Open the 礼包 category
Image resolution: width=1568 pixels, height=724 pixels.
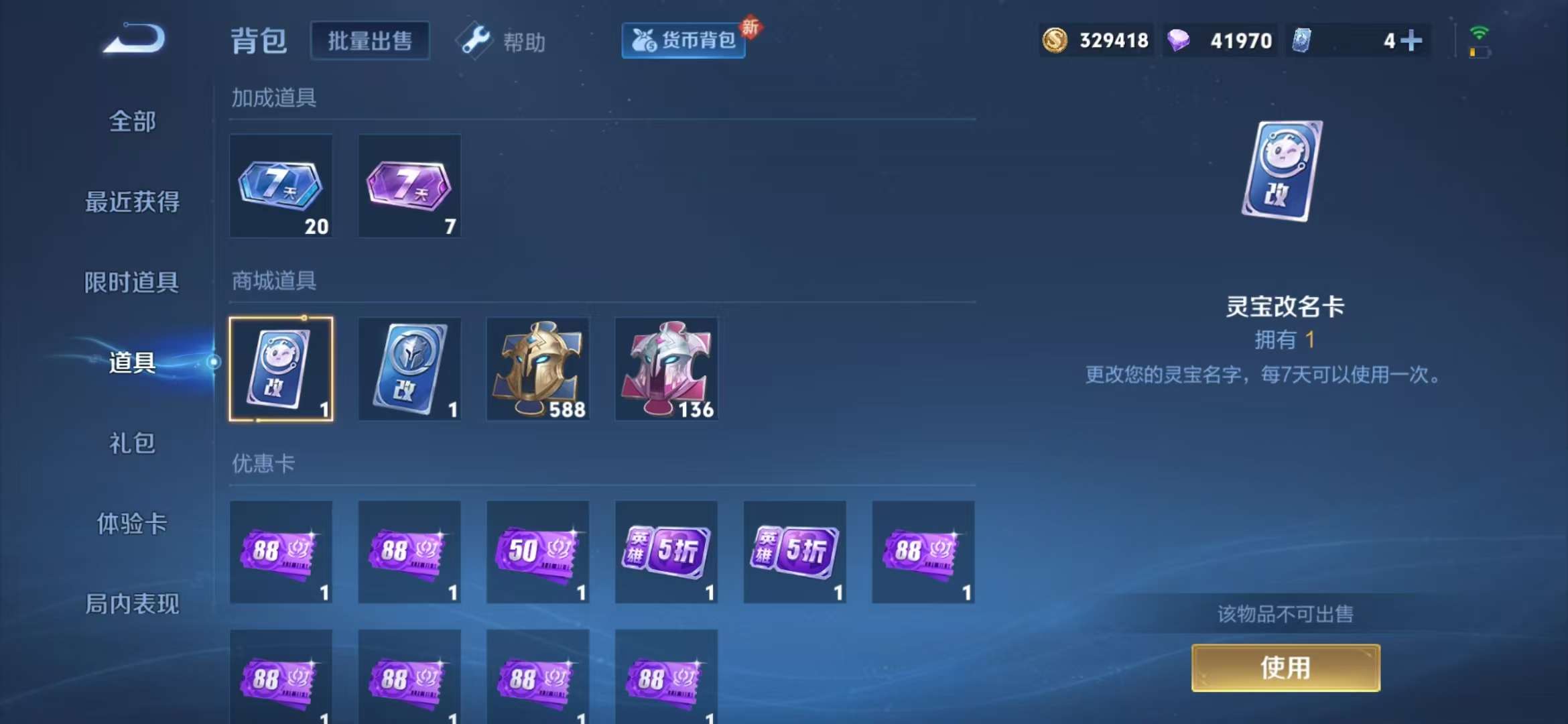pyautogui.click(x=131, y=444)
